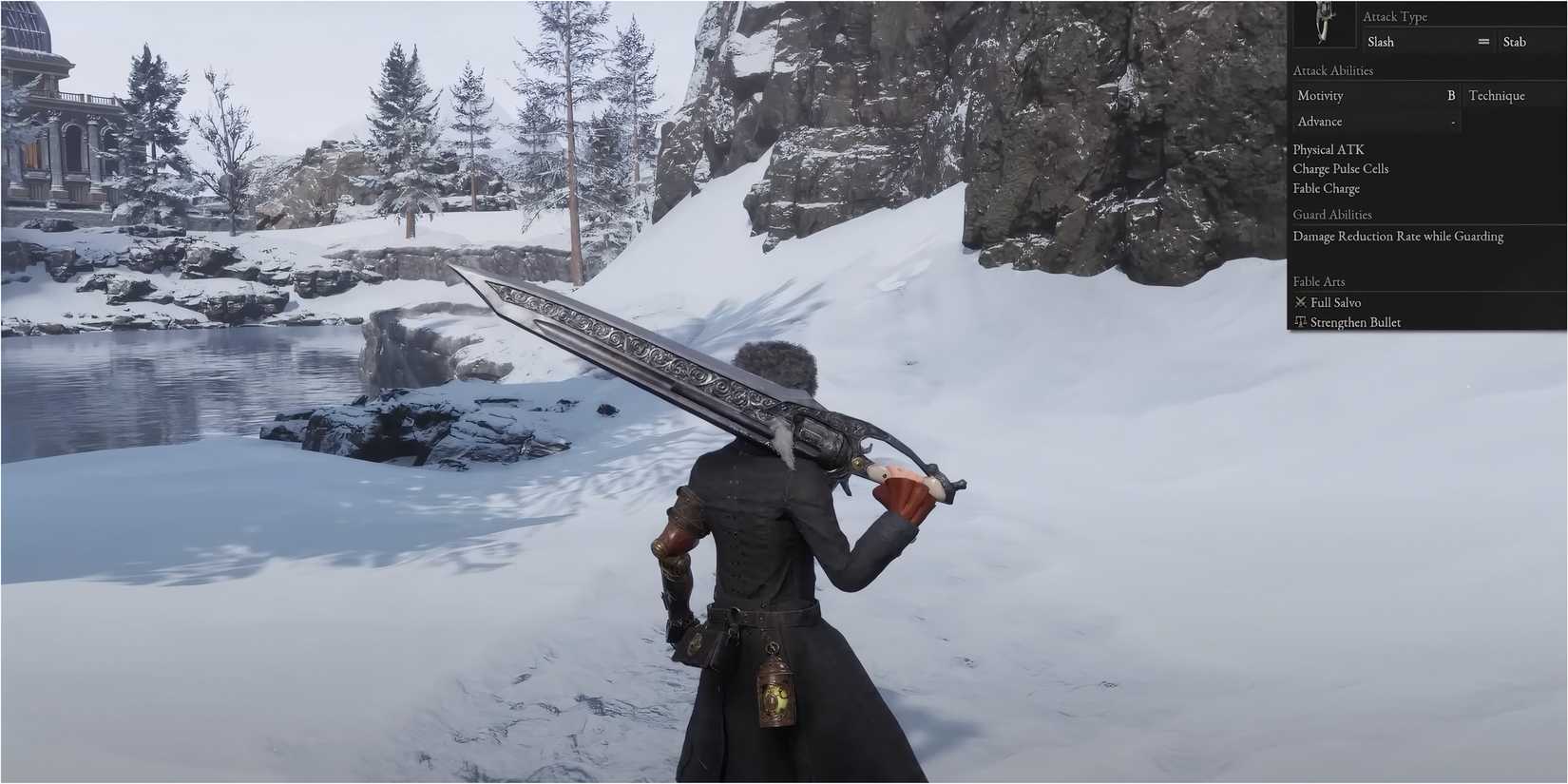Select the weapon thumbnail image

1324,23
